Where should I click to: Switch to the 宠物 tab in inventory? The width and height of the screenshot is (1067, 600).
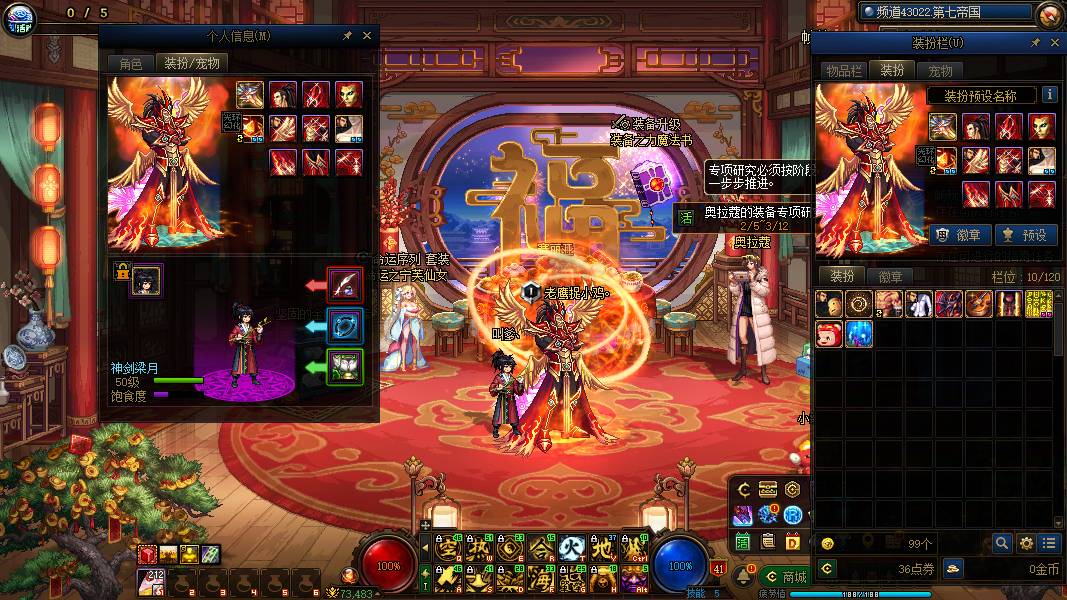(940, 71)
